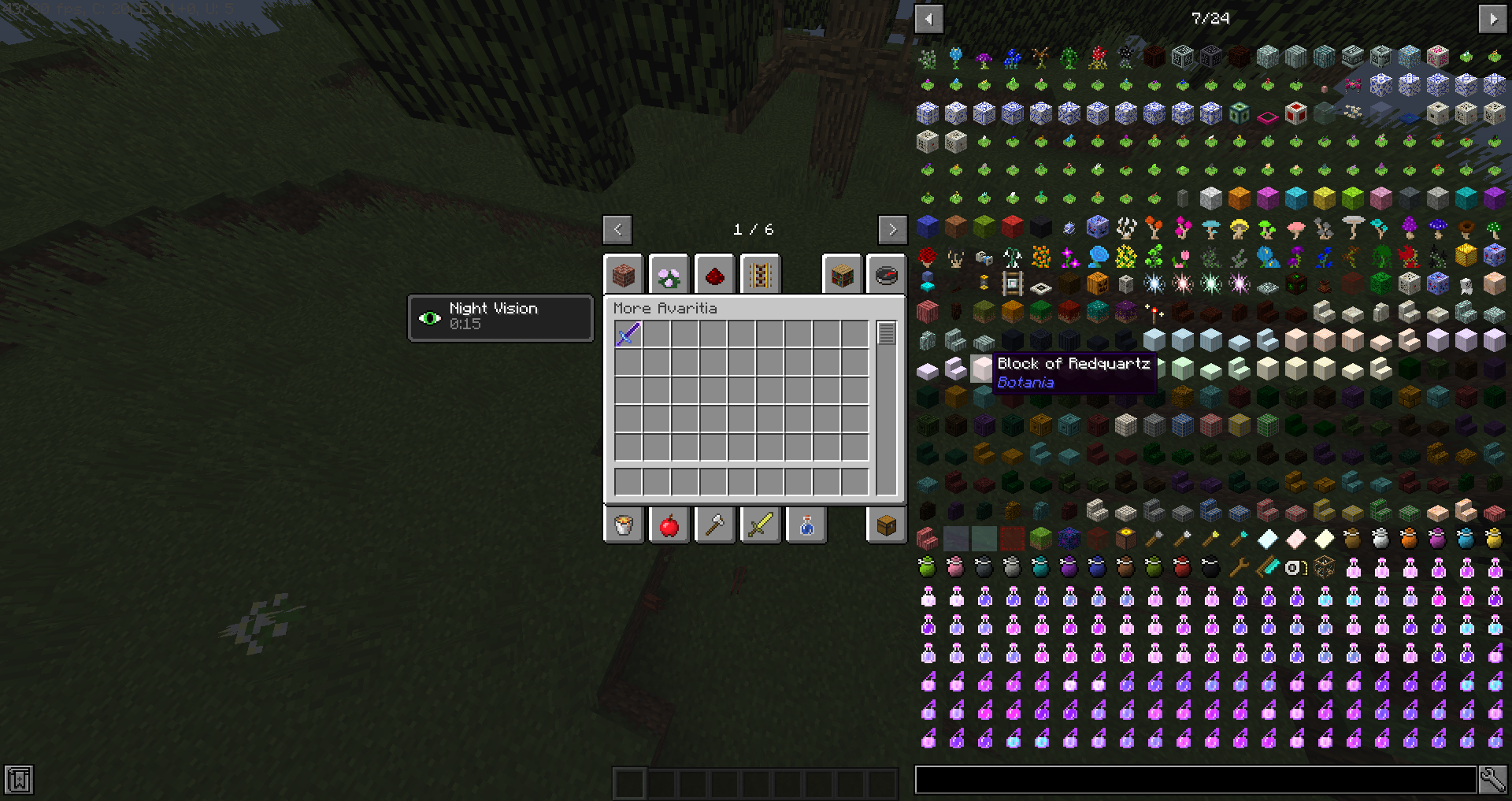
Task: Open the golden sword recipe tab
Action: (760, 525)
